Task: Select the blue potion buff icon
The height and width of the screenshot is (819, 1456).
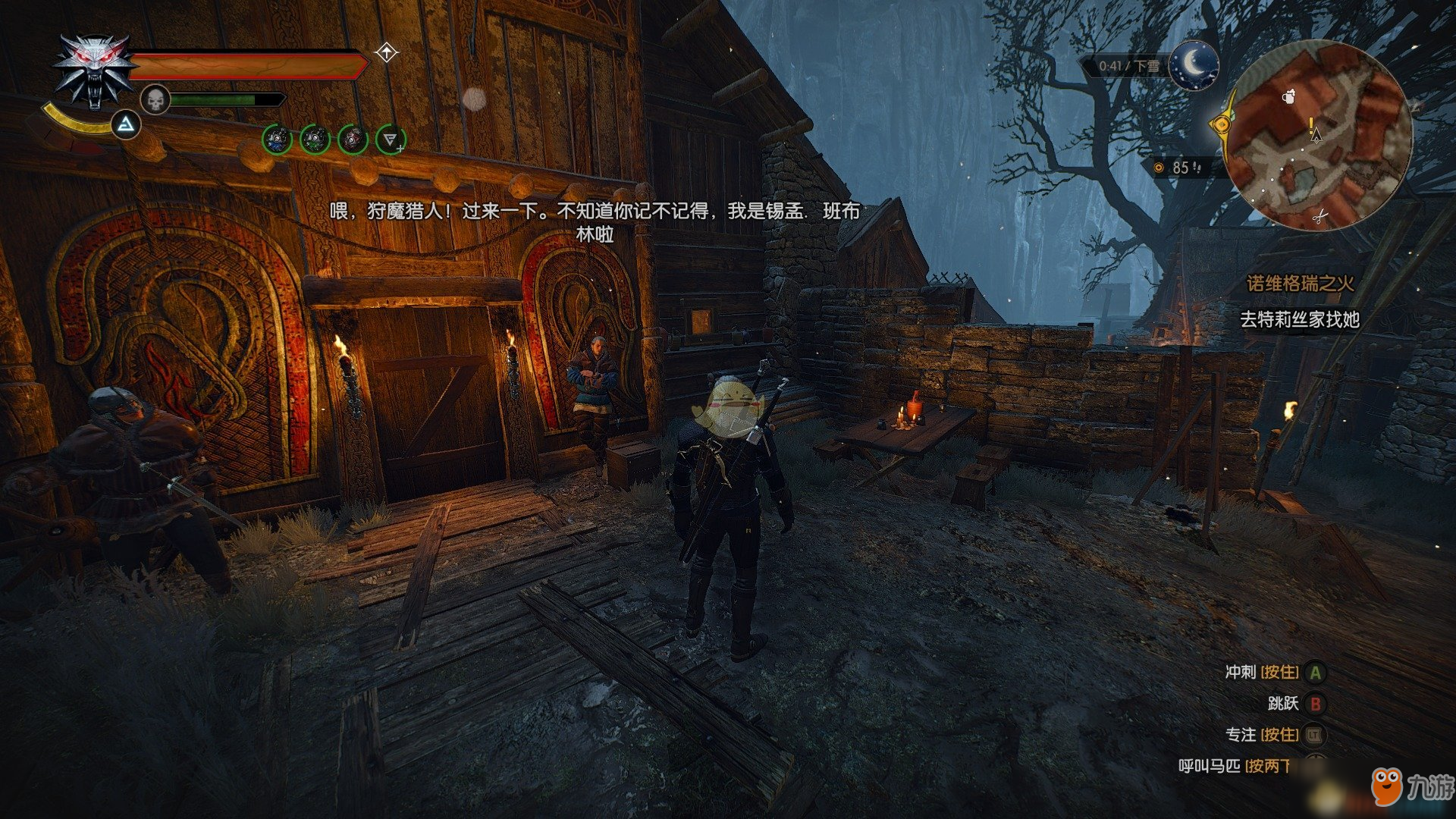Action: click(277, 140)
